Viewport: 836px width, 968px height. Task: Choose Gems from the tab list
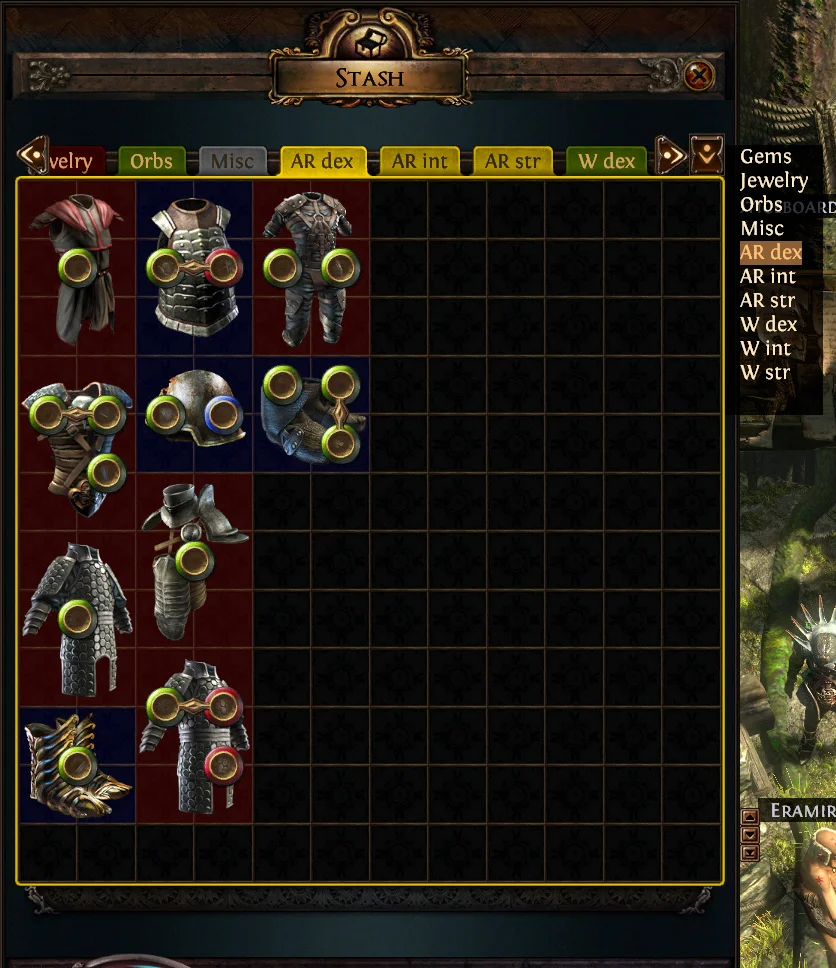[765, 157]
